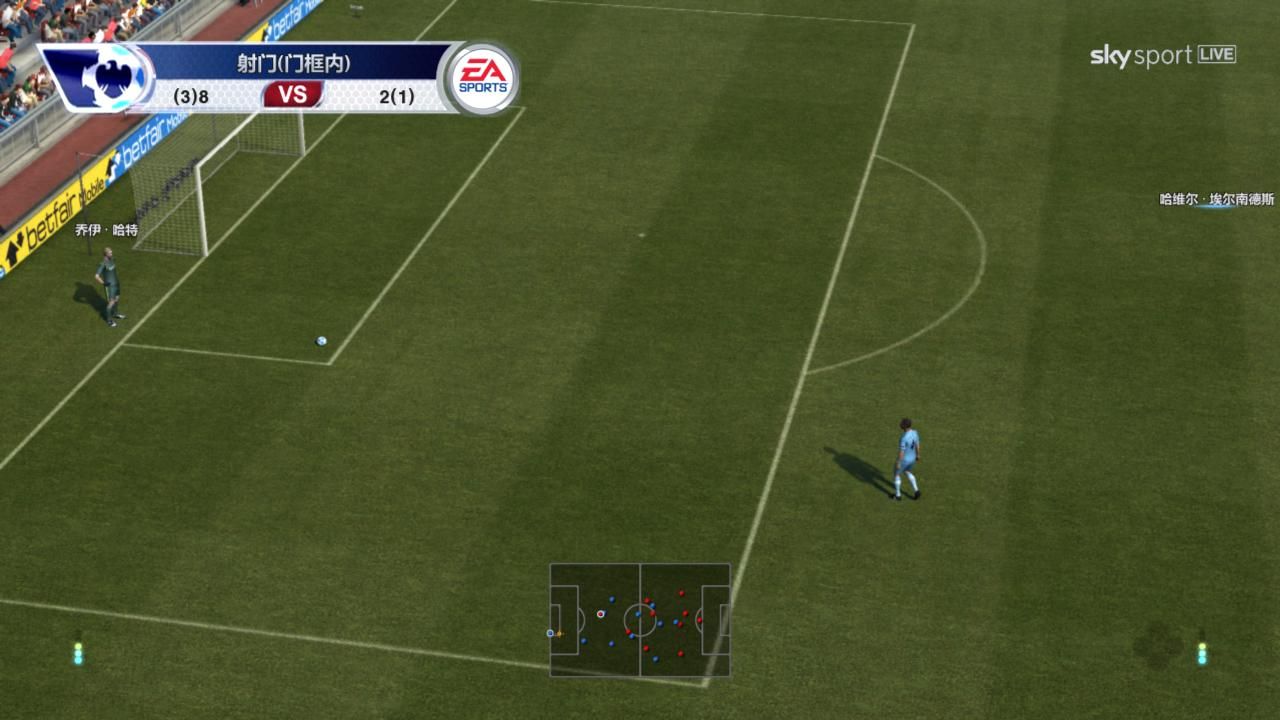Click the pitch radar minimap
The width and height of the screenshot is (1280, 720).
tap(640, 620)
